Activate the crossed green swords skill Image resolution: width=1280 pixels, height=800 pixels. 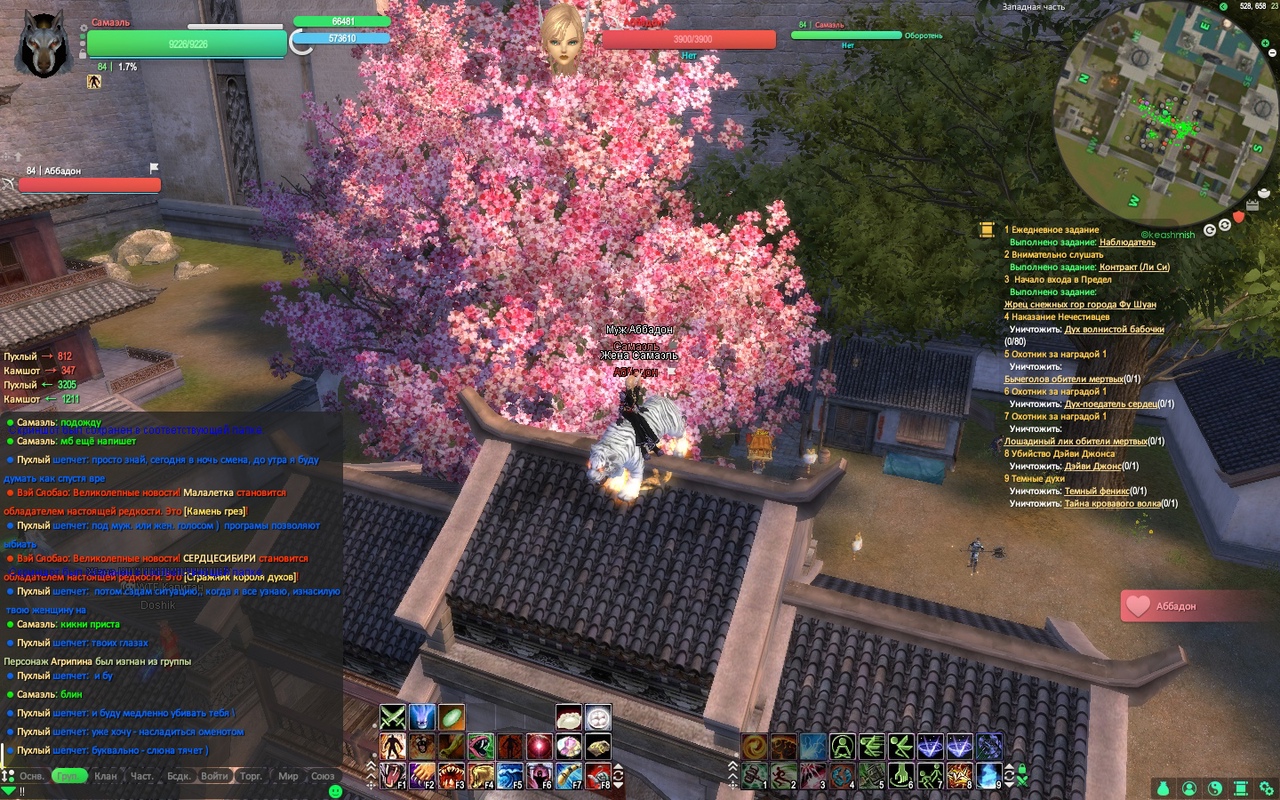pos(392,717)
